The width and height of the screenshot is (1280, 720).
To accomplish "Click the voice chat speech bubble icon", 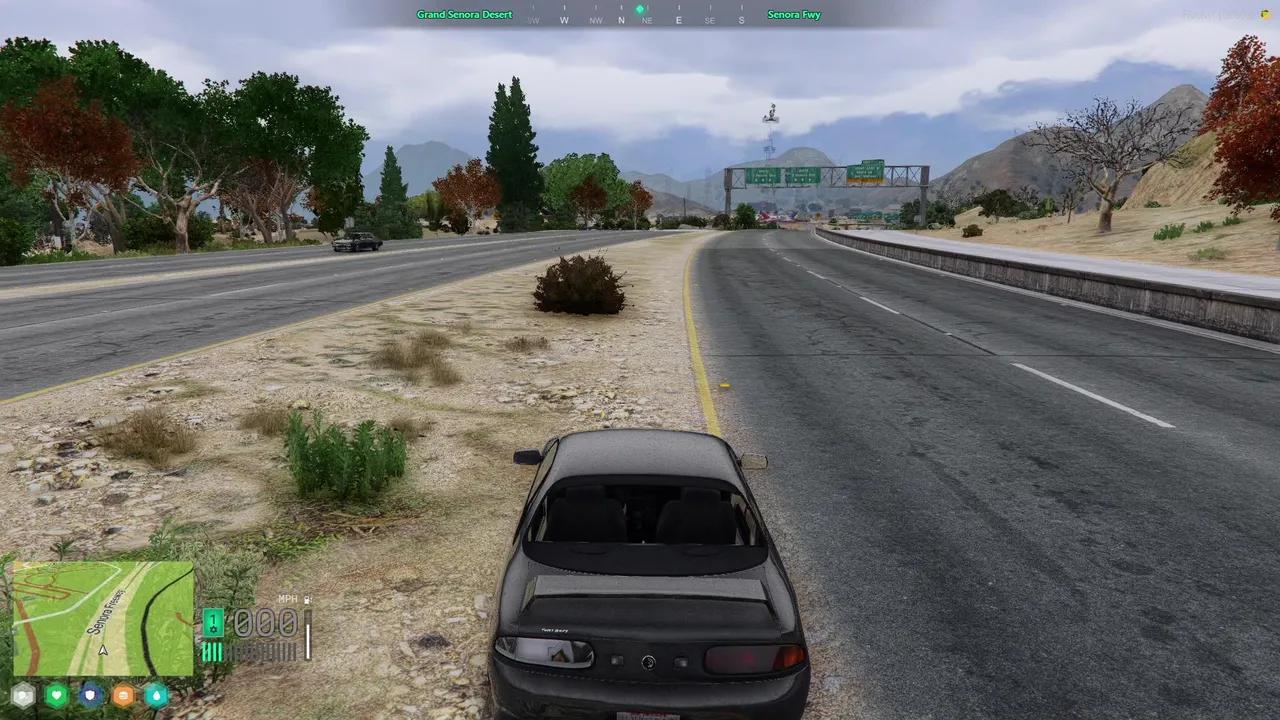I will pos(23,695).
